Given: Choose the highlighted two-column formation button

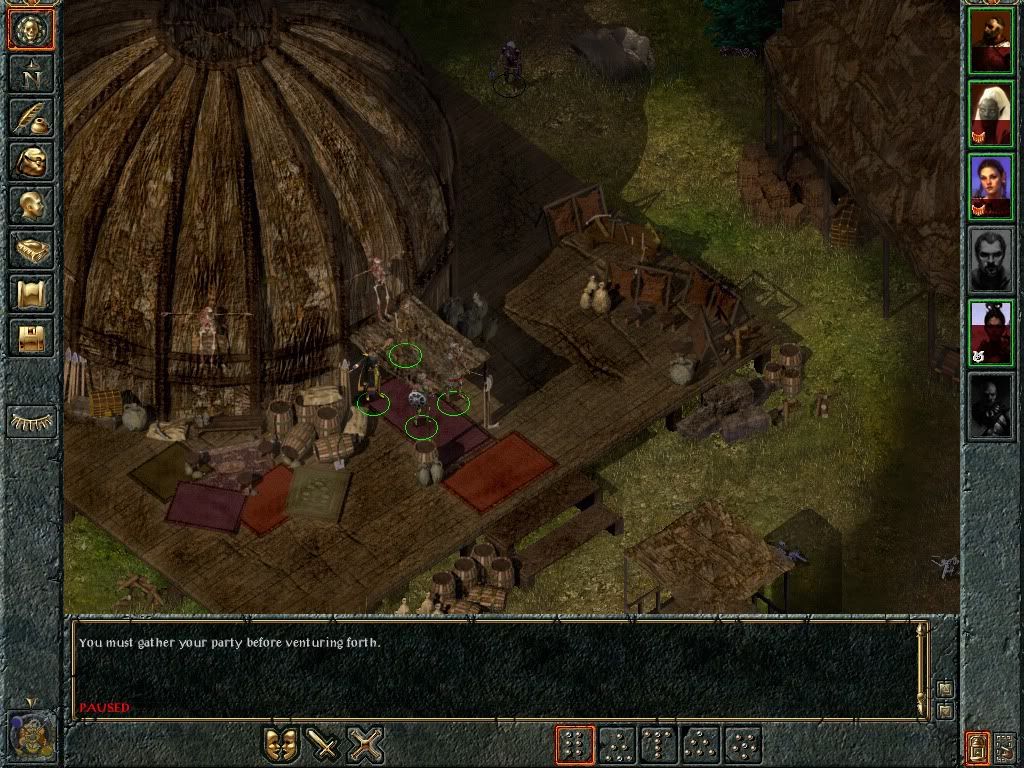Looking at the screenshot, I should [x=575, y=745].
